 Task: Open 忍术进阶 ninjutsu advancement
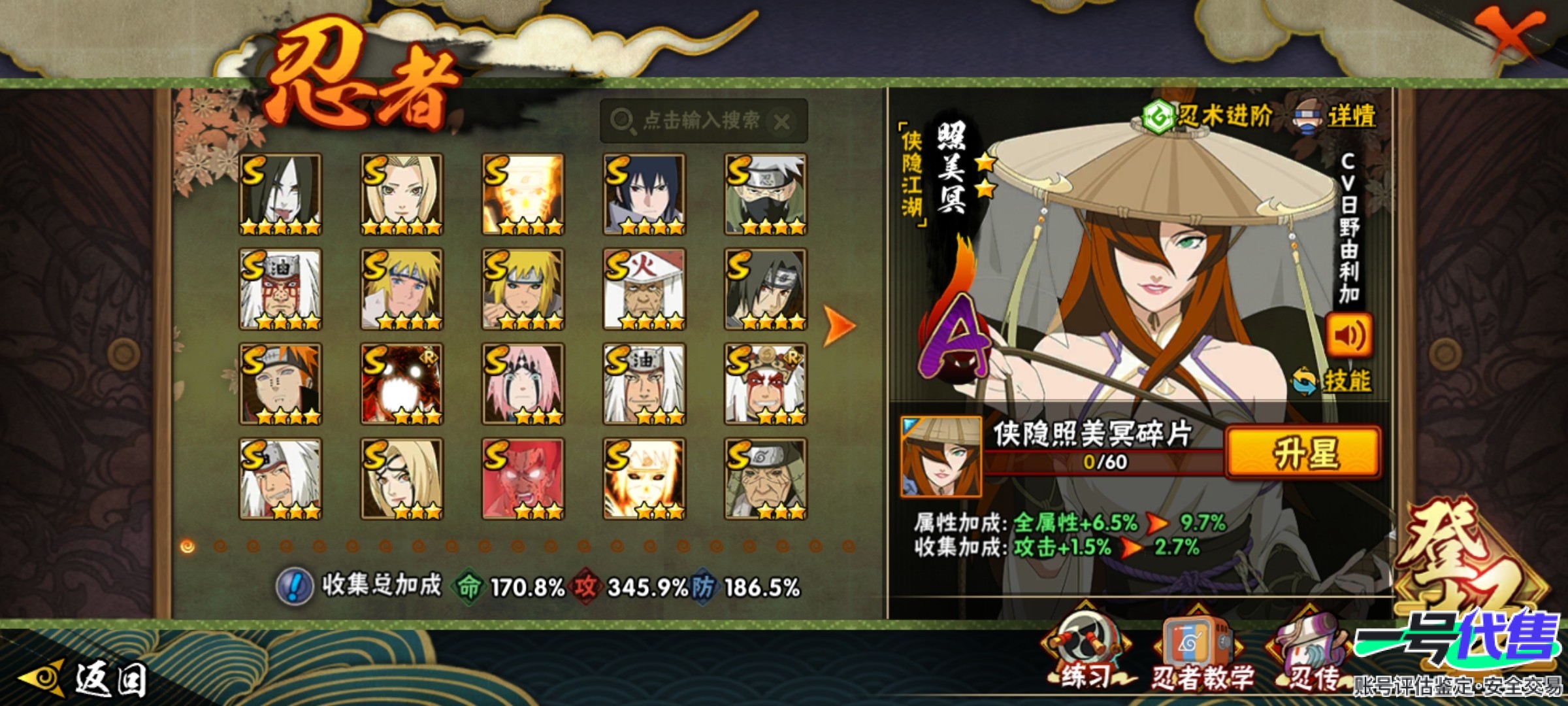point(1209,118)
